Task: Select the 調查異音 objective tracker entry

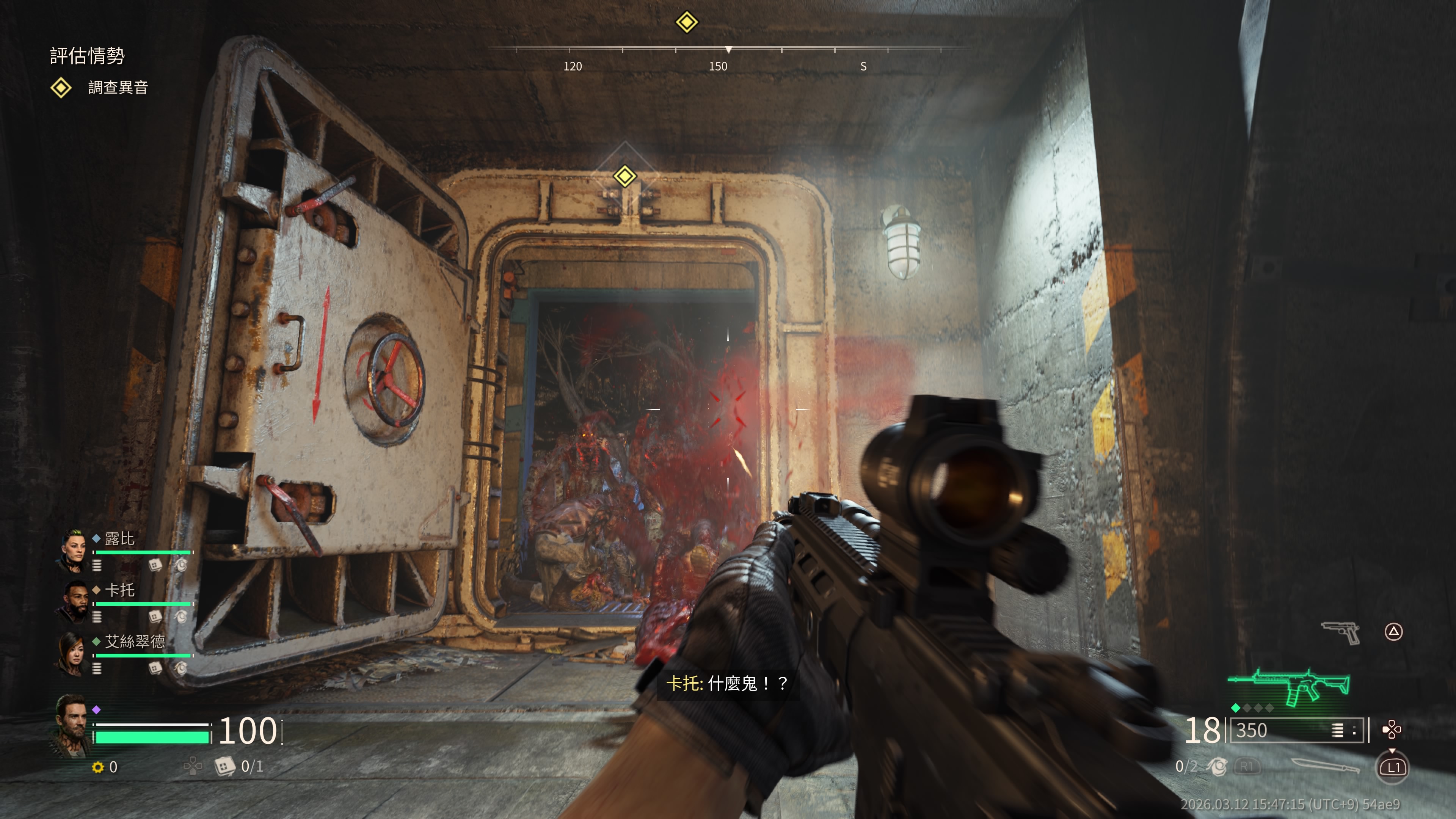Action: tap(118, 88)
